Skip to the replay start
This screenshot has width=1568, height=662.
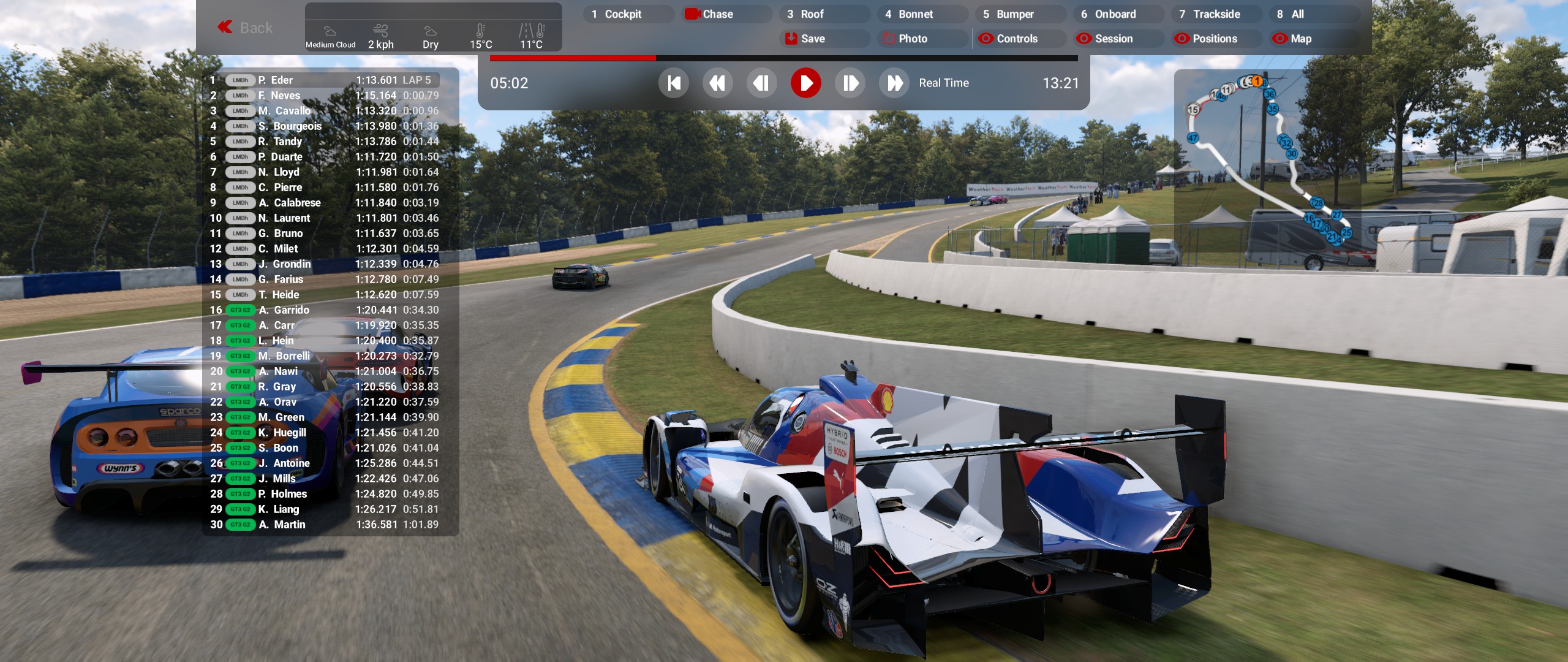pyautogui.click(x=674, y=83)
